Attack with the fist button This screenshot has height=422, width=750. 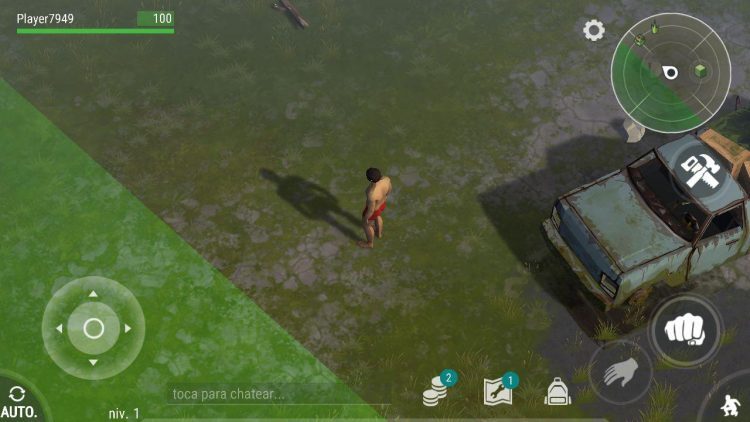pyautogui.click(x=684, y=329)
